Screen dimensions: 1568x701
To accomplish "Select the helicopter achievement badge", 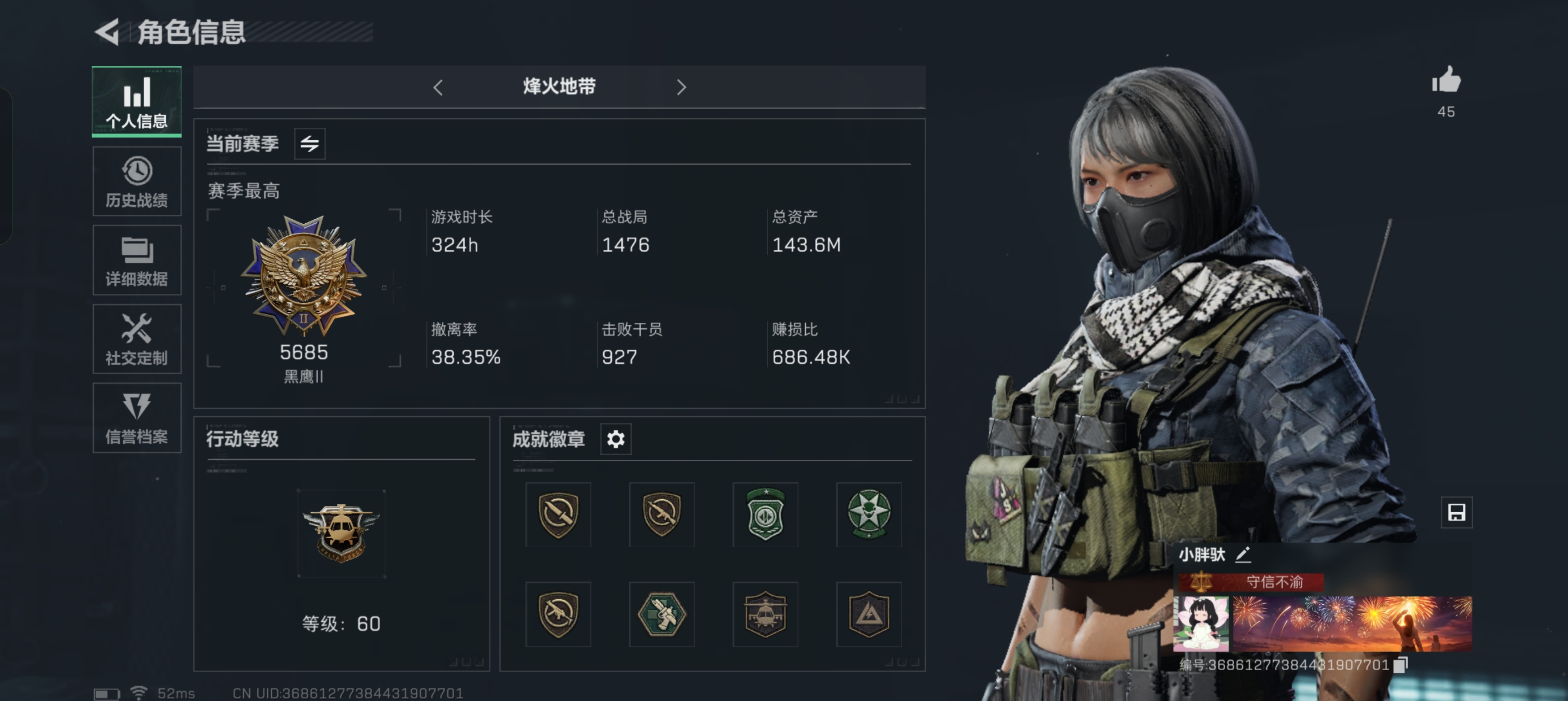I will click(766, 615).
